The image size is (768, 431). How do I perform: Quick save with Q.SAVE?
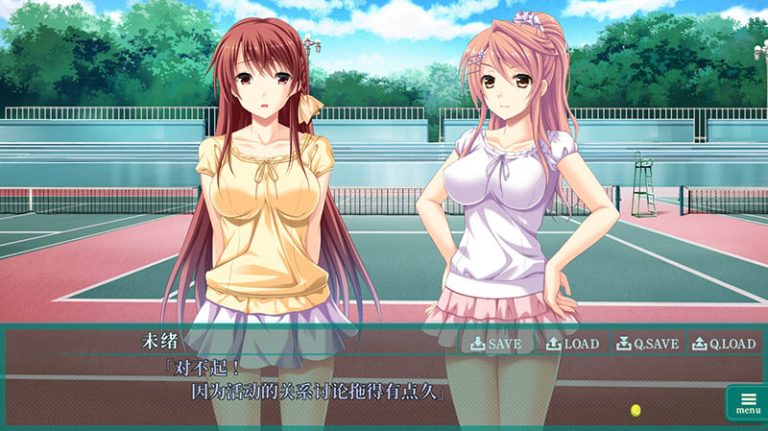(x=647, y=344)
